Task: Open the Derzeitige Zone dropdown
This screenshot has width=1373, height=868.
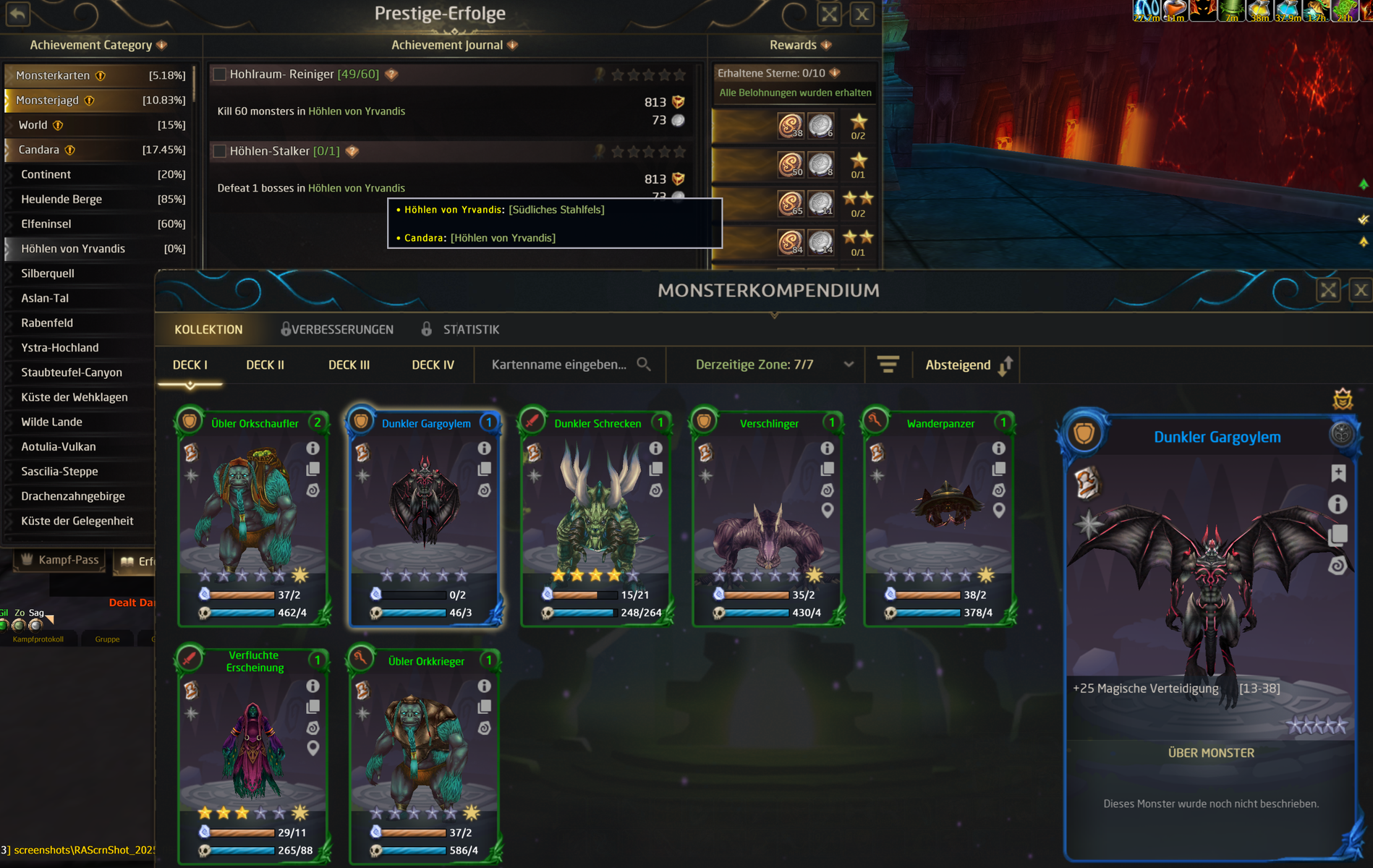Action: (774, 365)
